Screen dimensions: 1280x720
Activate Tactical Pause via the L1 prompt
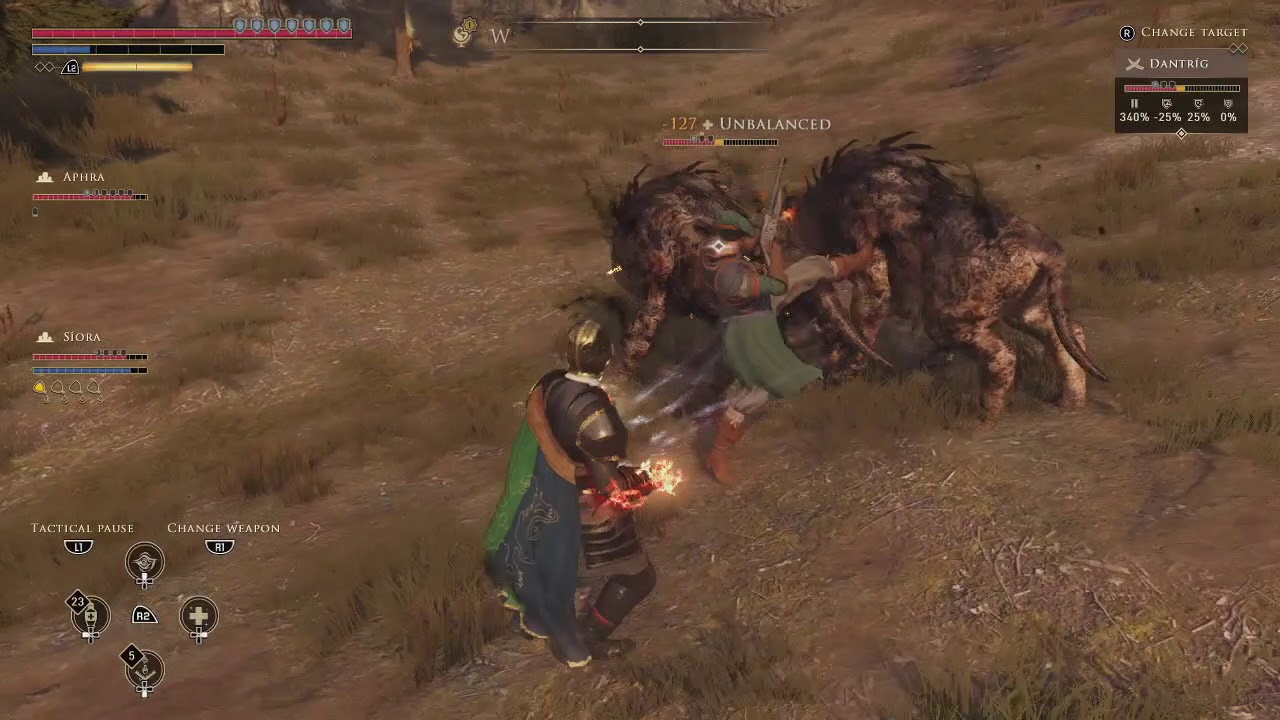(x=78, y=547)
